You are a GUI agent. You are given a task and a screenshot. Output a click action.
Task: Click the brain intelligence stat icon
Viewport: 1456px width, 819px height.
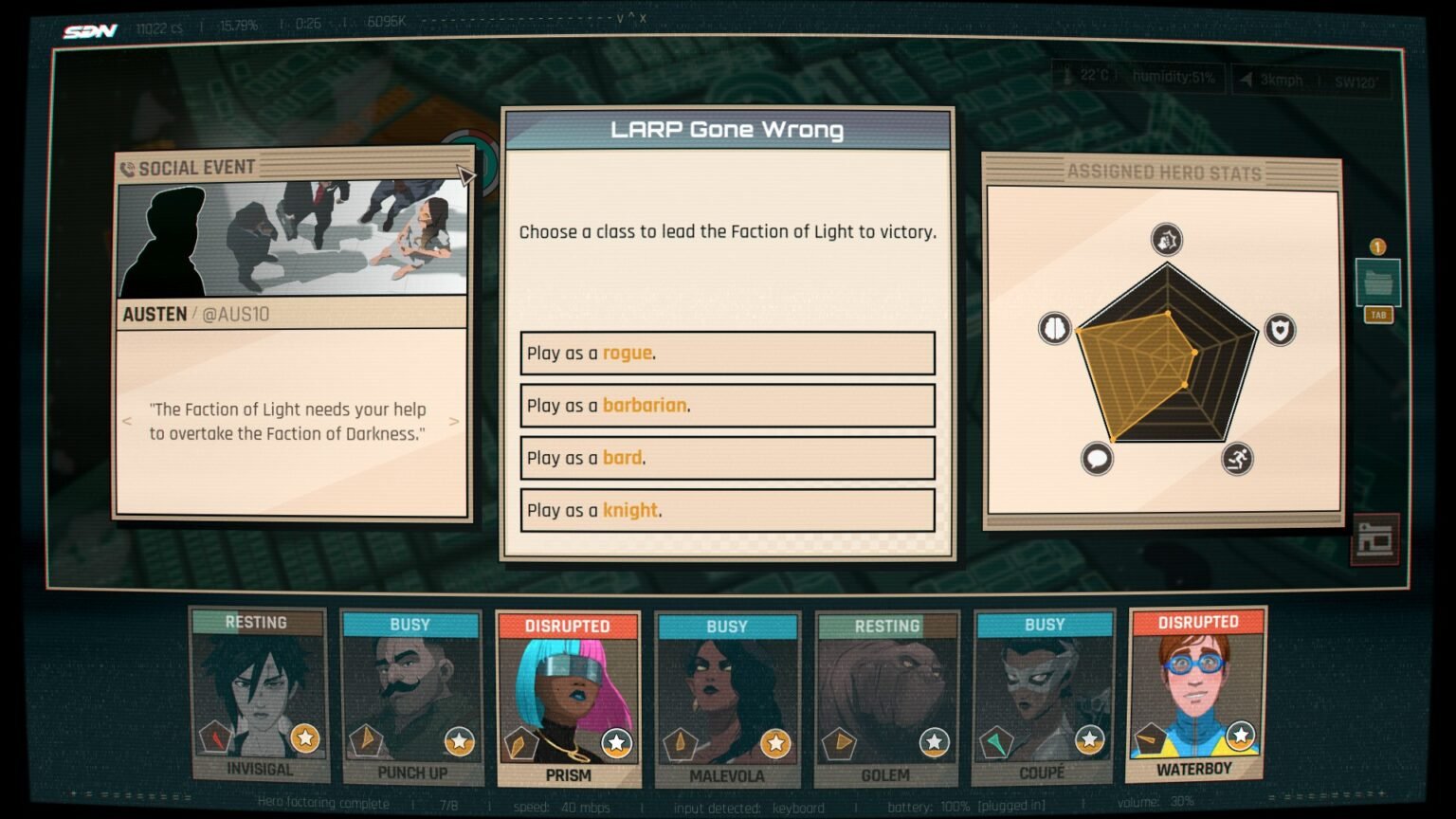(1055, 329)
